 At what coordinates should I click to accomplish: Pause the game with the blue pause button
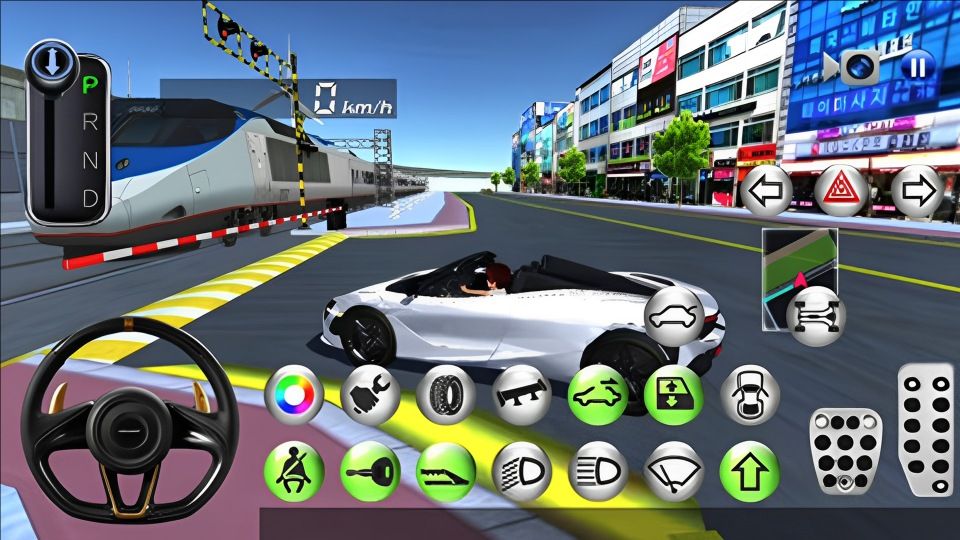pyautogui.click(x=916, y=67)
